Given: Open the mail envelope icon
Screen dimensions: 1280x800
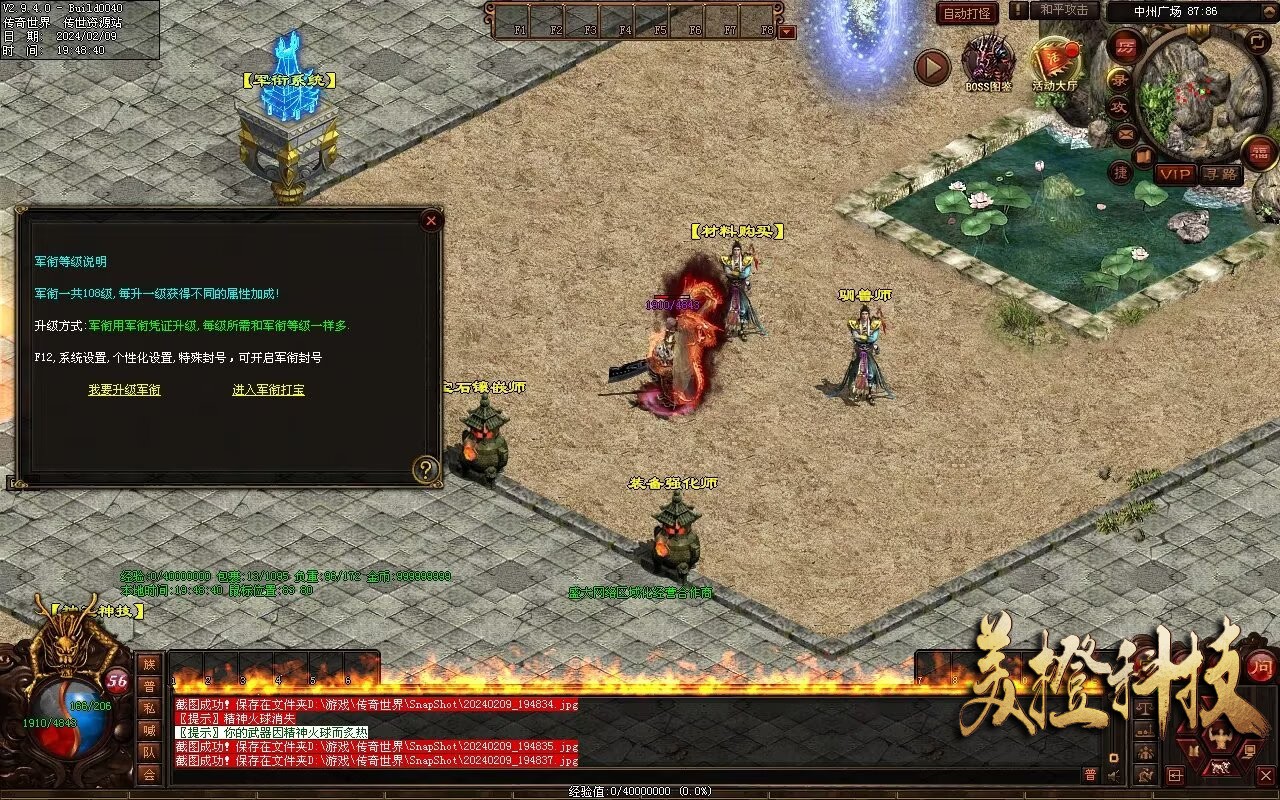Looking at the screenshot, I should tap(1127, 132).
